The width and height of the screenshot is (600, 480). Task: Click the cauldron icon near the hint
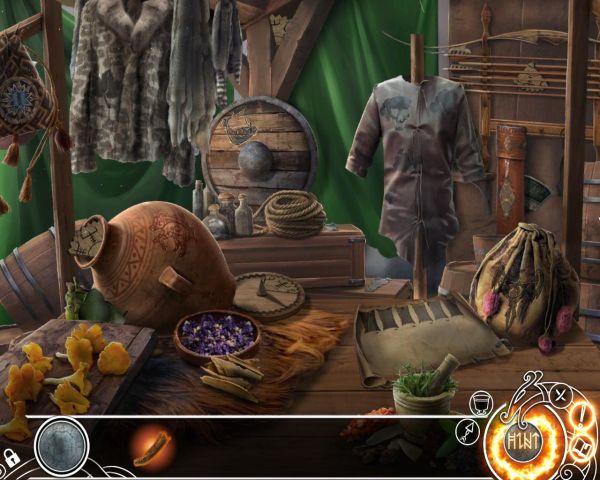click(x=479, y=403)
